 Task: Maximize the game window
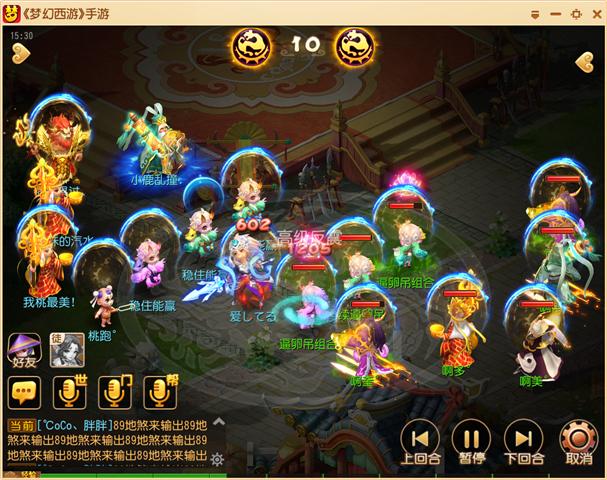576,12
